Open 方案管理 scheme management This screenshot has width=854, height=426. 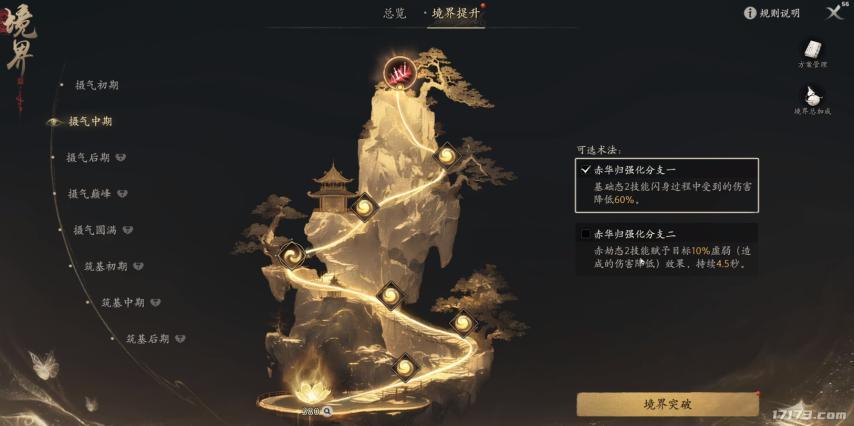point(812,53)
